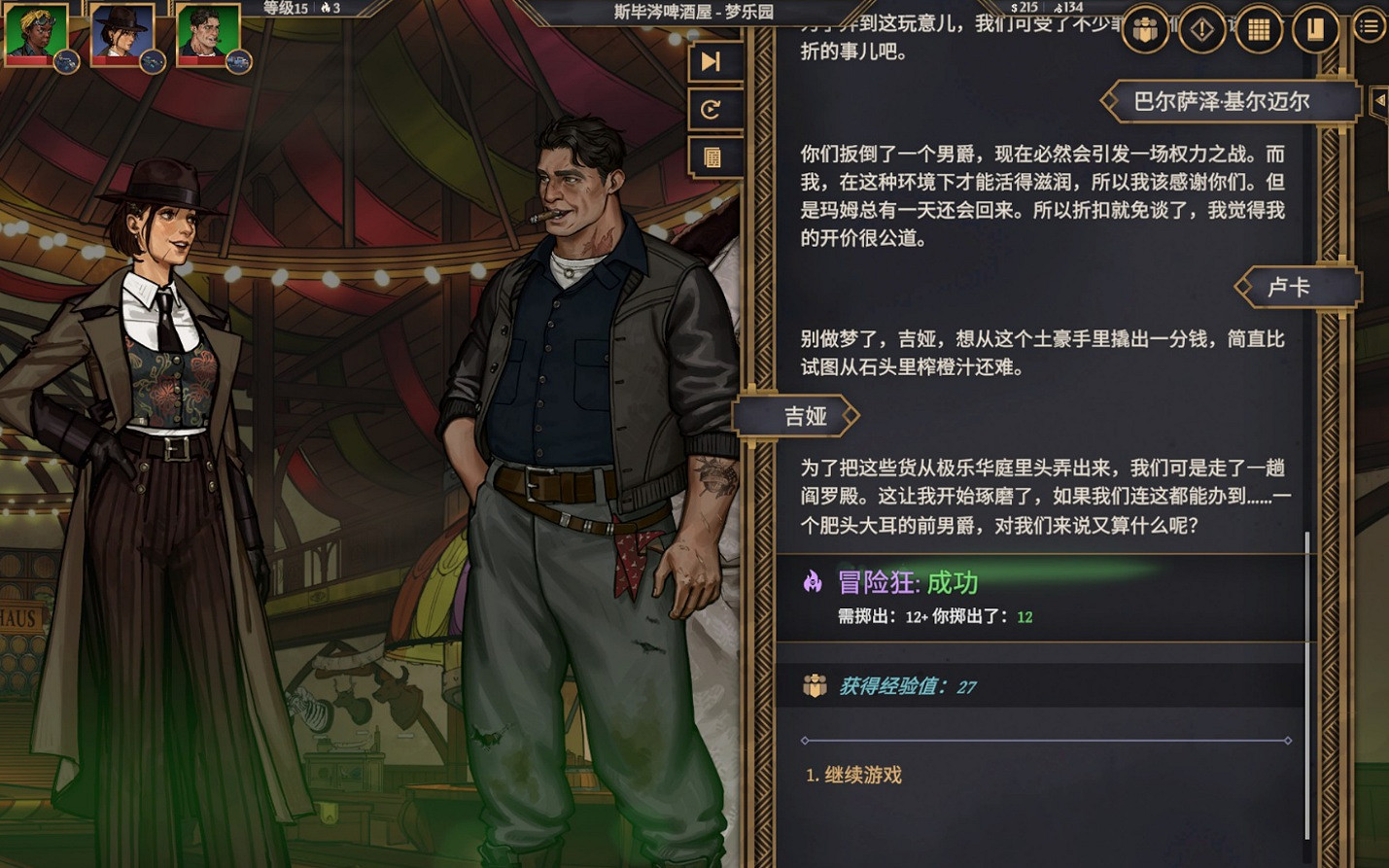Viewport: 1389px width, 868px height.
Task: Open the dialogue history log icon
Action: (714, 156)
